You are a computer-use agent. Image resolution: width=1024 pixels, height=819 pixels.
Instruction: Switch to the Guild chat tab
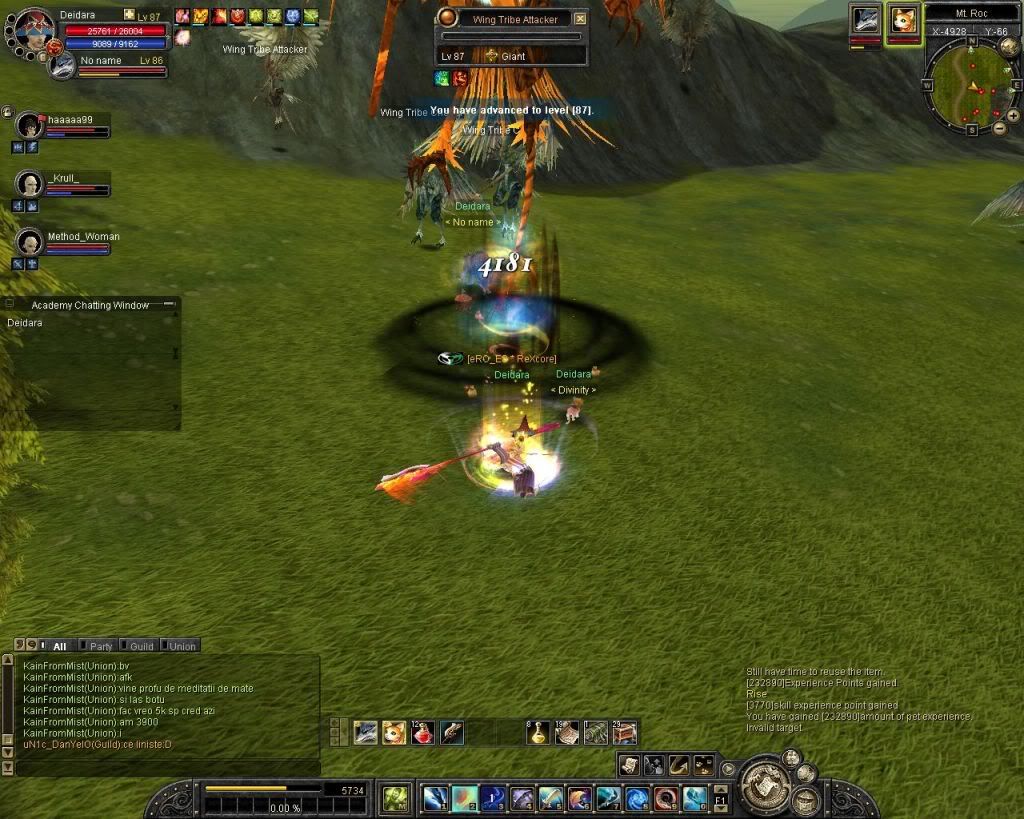[x=140, y=646]
